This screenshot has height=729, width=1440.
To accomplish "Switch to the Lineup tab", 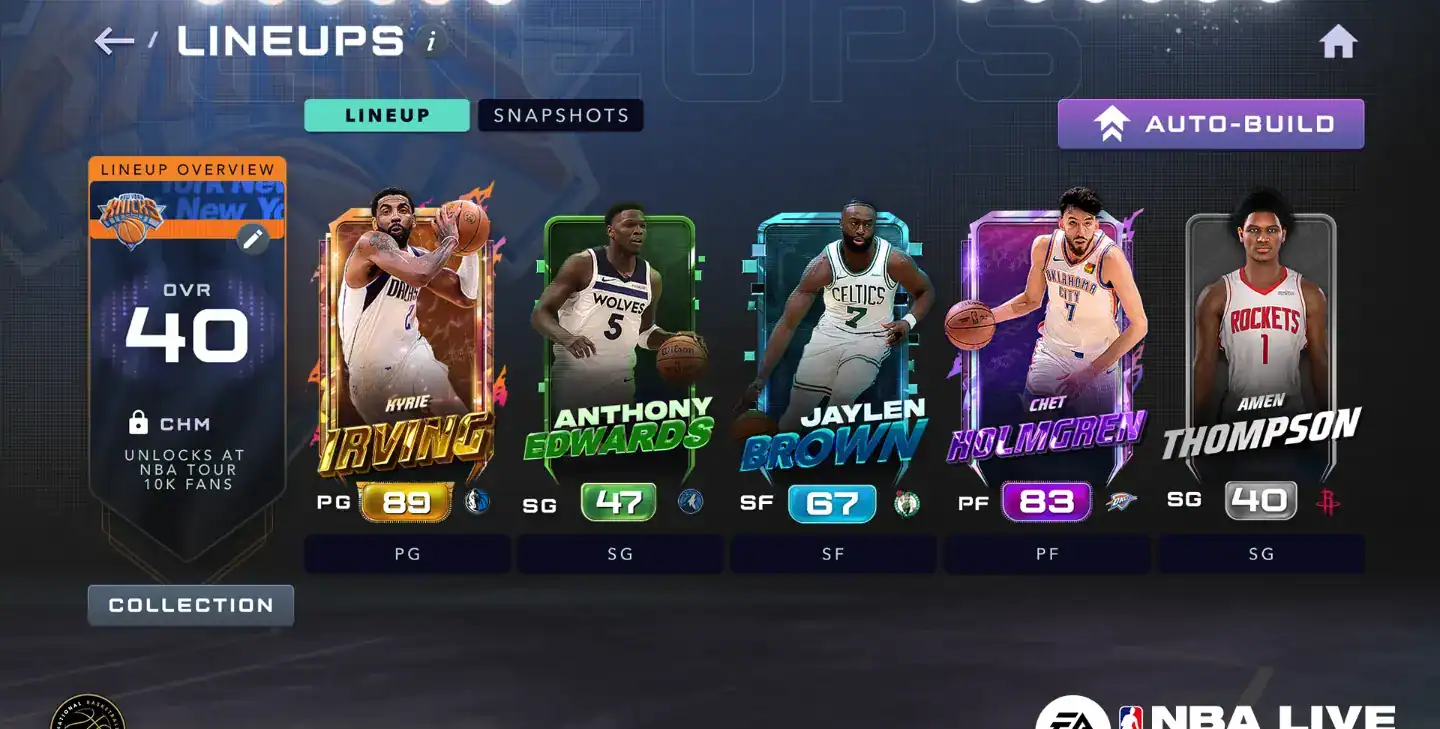I will click(x=387, y=115).
